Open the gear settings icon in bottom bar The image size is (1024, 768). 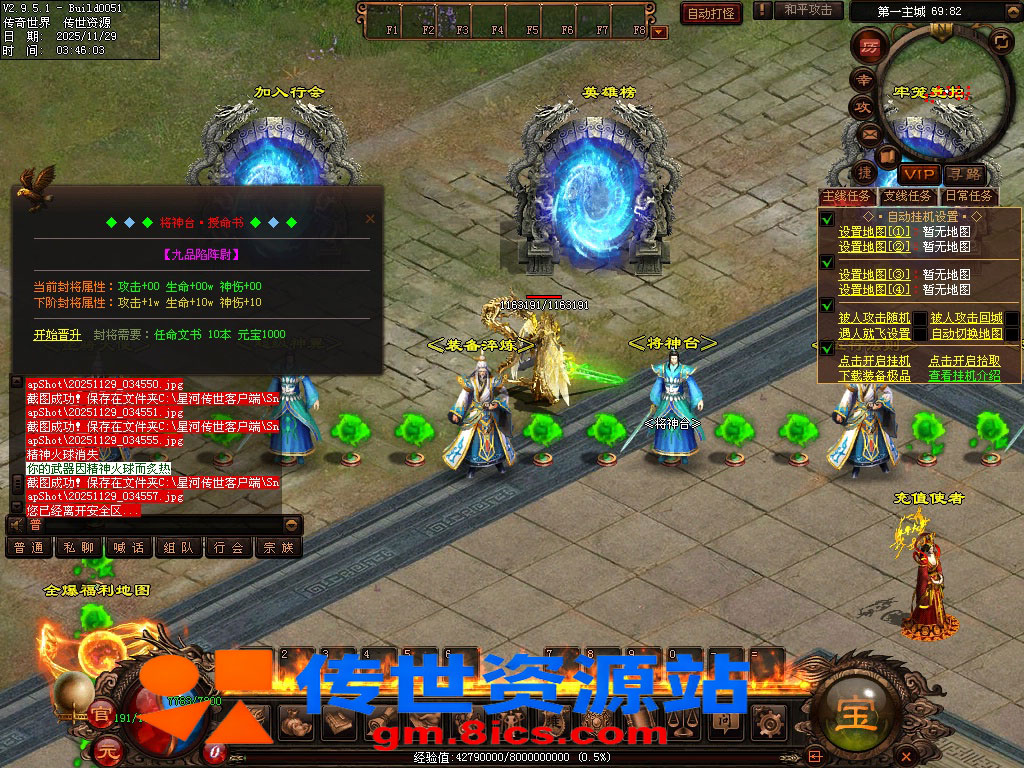[770, 721]
